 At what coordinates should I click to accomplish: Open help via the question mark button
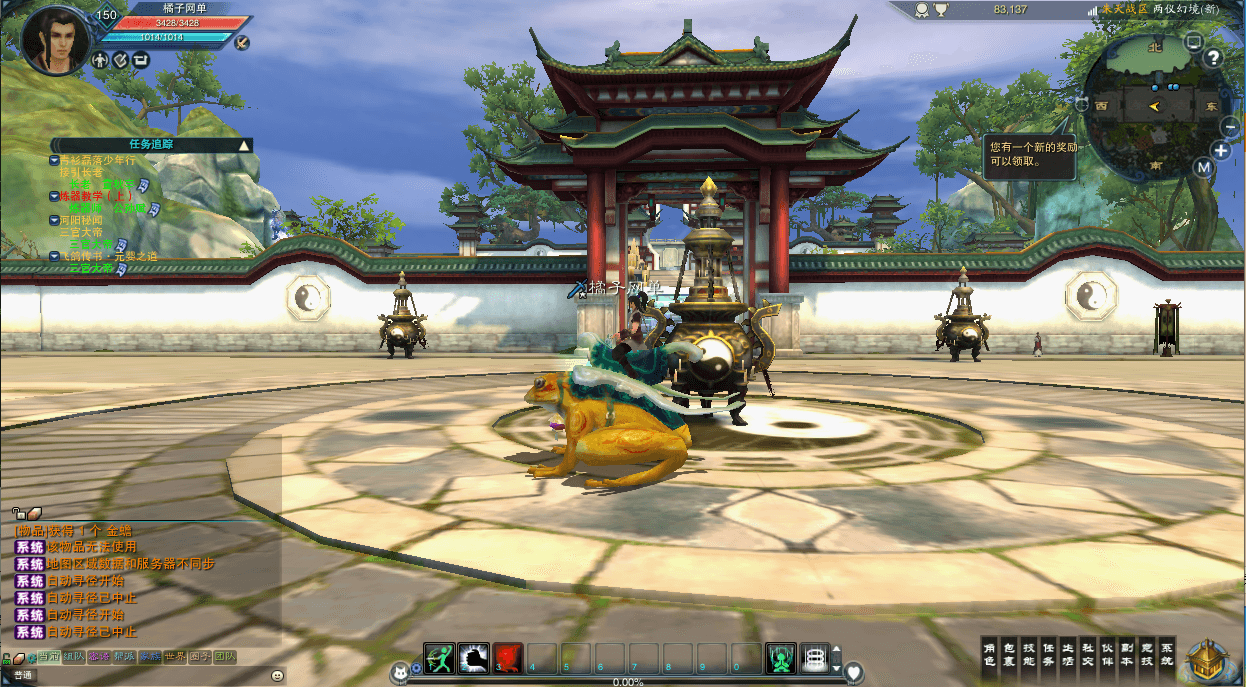tap(1214, 57)
